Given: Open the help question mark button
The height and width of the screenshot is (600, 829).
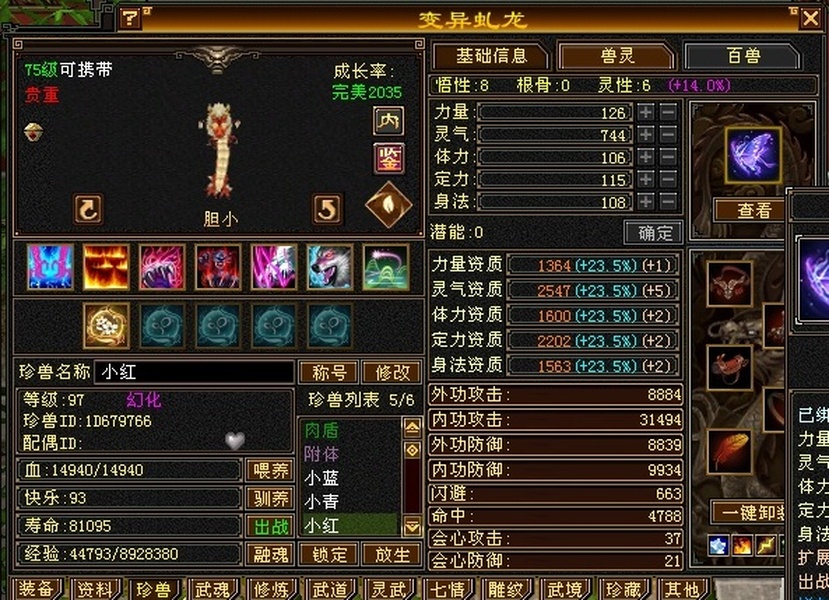Looking at the screenshot, I should (130, 18).
